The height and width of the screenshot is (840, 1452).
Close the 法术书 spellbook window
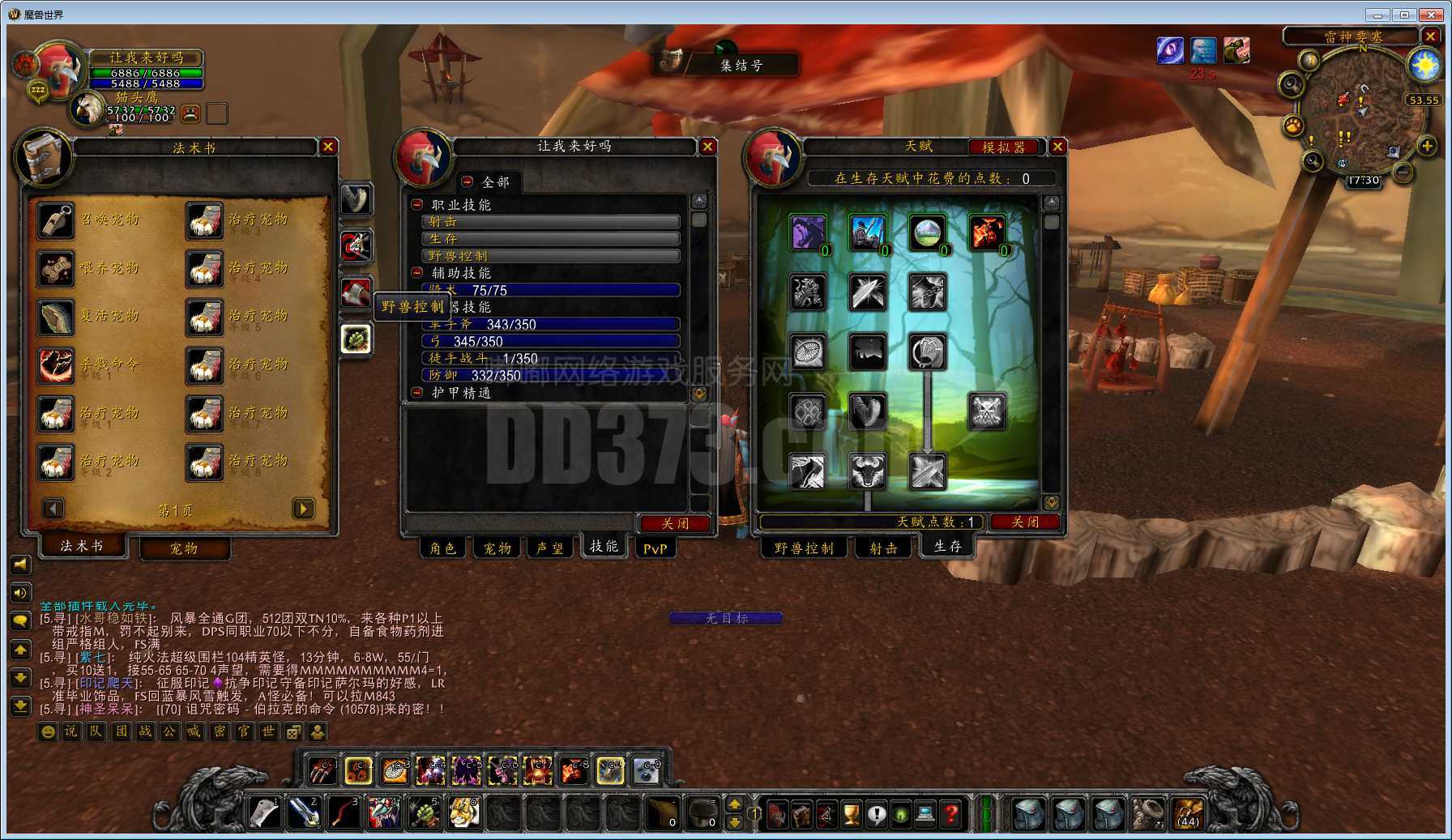pos(328,147)
